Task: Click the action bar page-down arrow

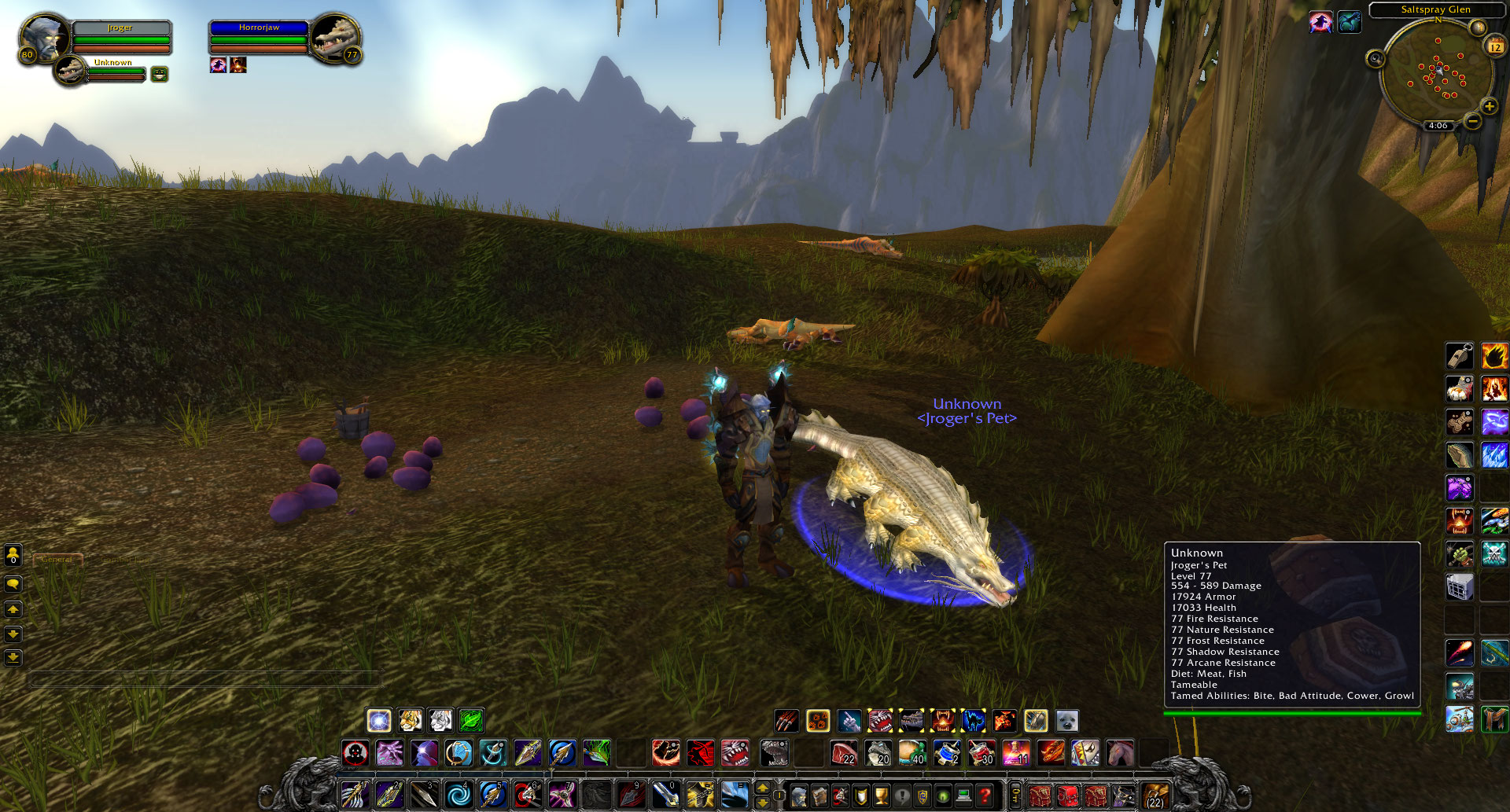Action: 762,803
